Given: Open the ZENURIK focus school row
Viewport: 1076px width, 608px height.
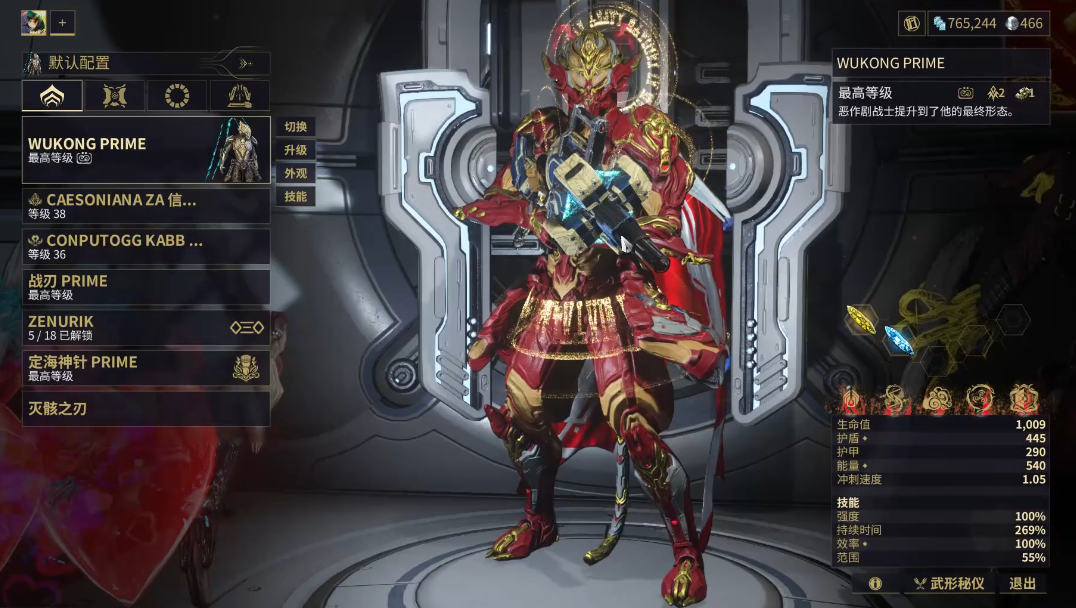Looking at the screenshot, I should point(146,327).
